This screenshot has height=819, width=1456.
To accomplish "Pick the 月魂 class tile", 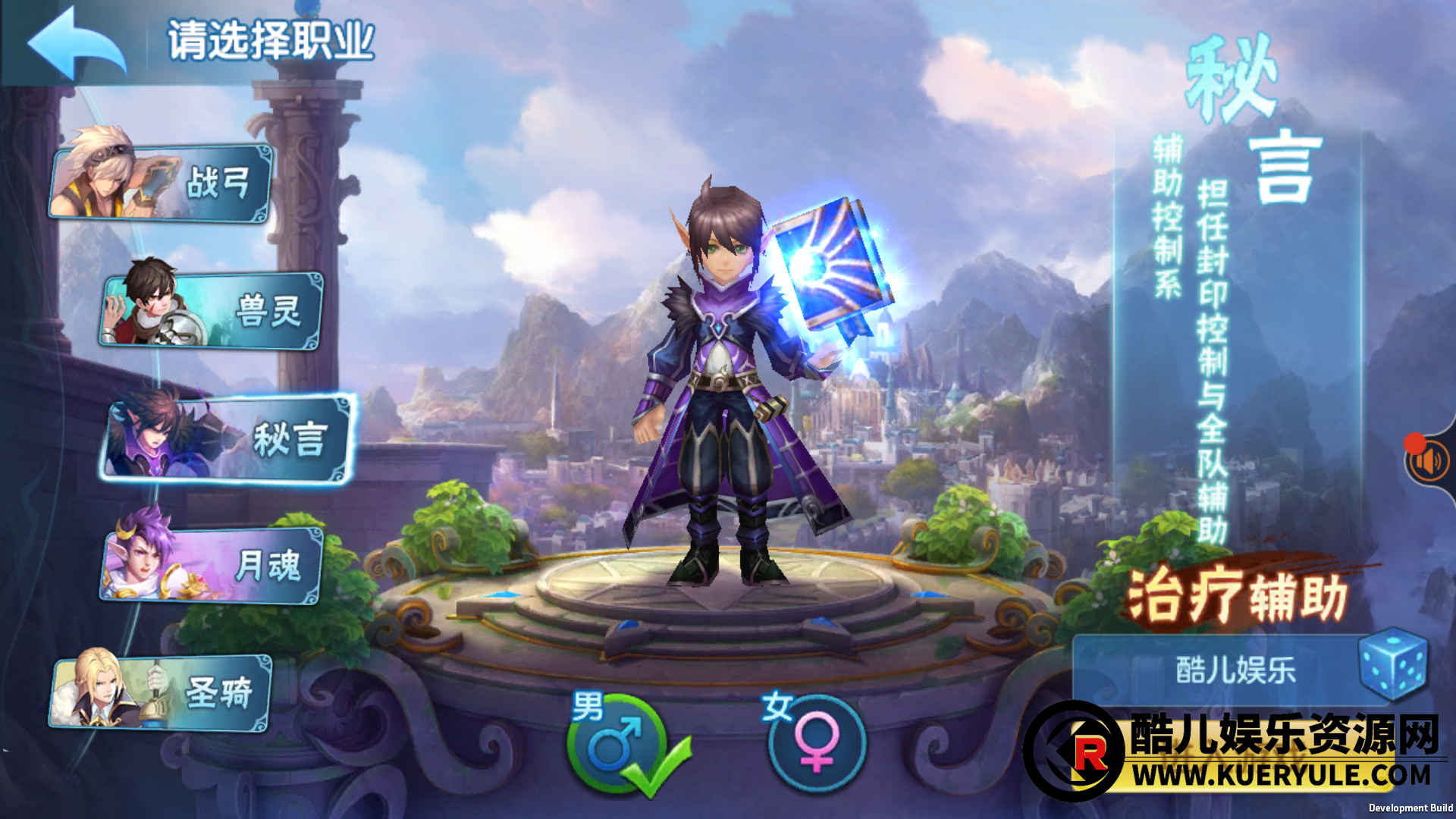I will (x=212, y=566).
